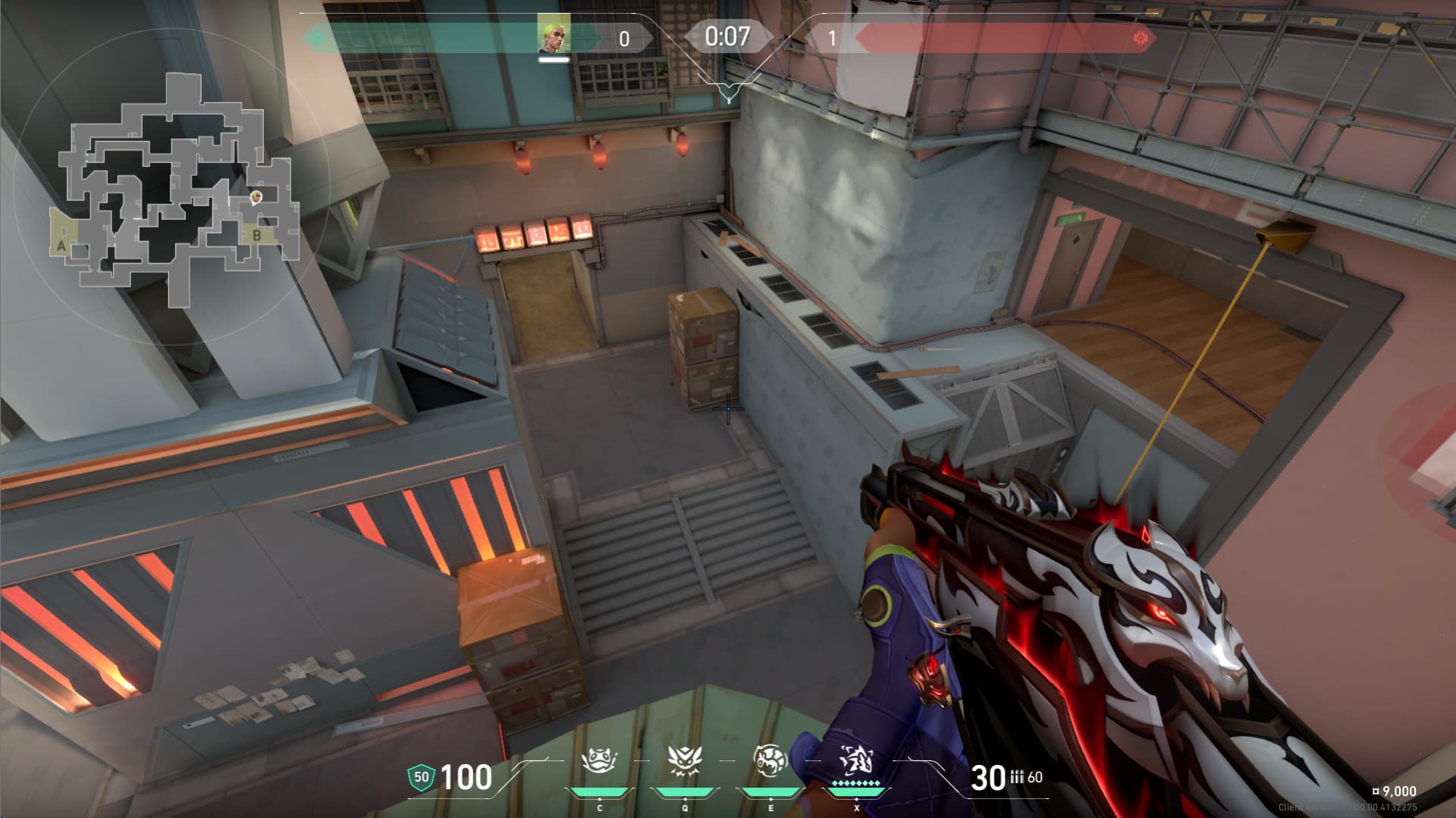The image size is (1456, 818).
Task: Click the A site marker on minimap
Action: click(x=61, y=246)
